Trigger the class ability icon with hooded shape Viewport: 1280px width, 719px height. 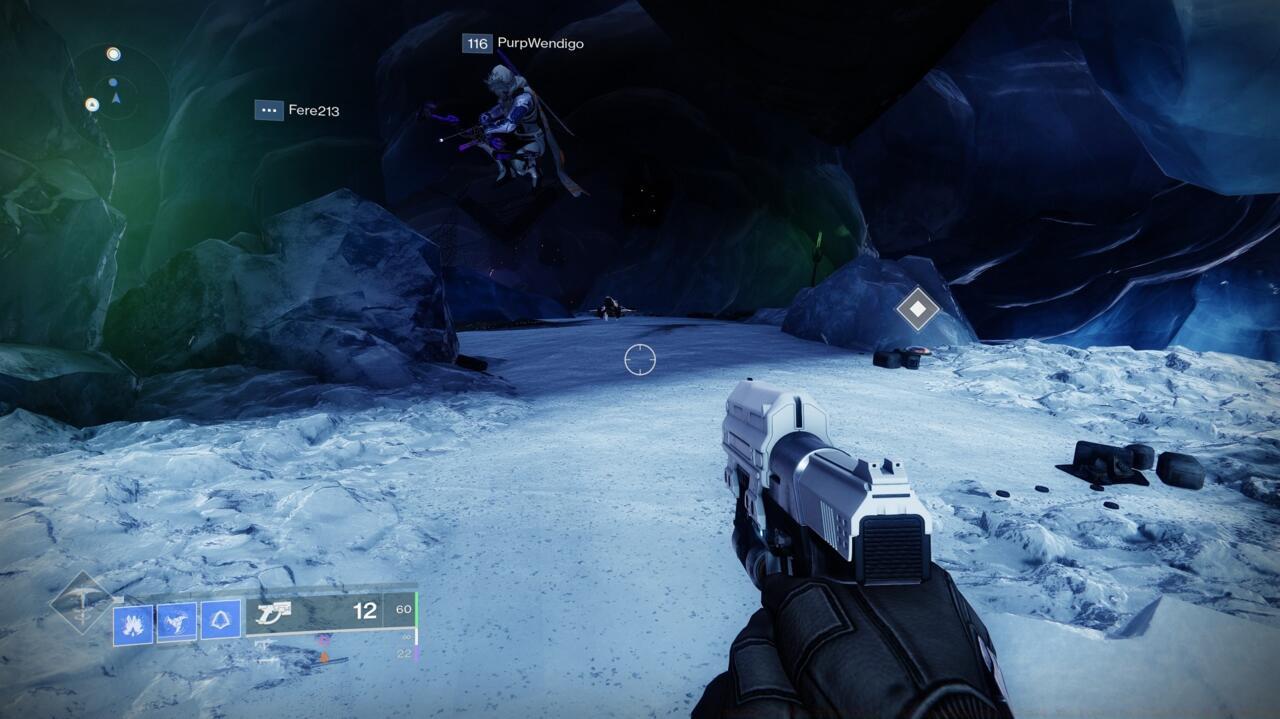[x=221, y=620]
